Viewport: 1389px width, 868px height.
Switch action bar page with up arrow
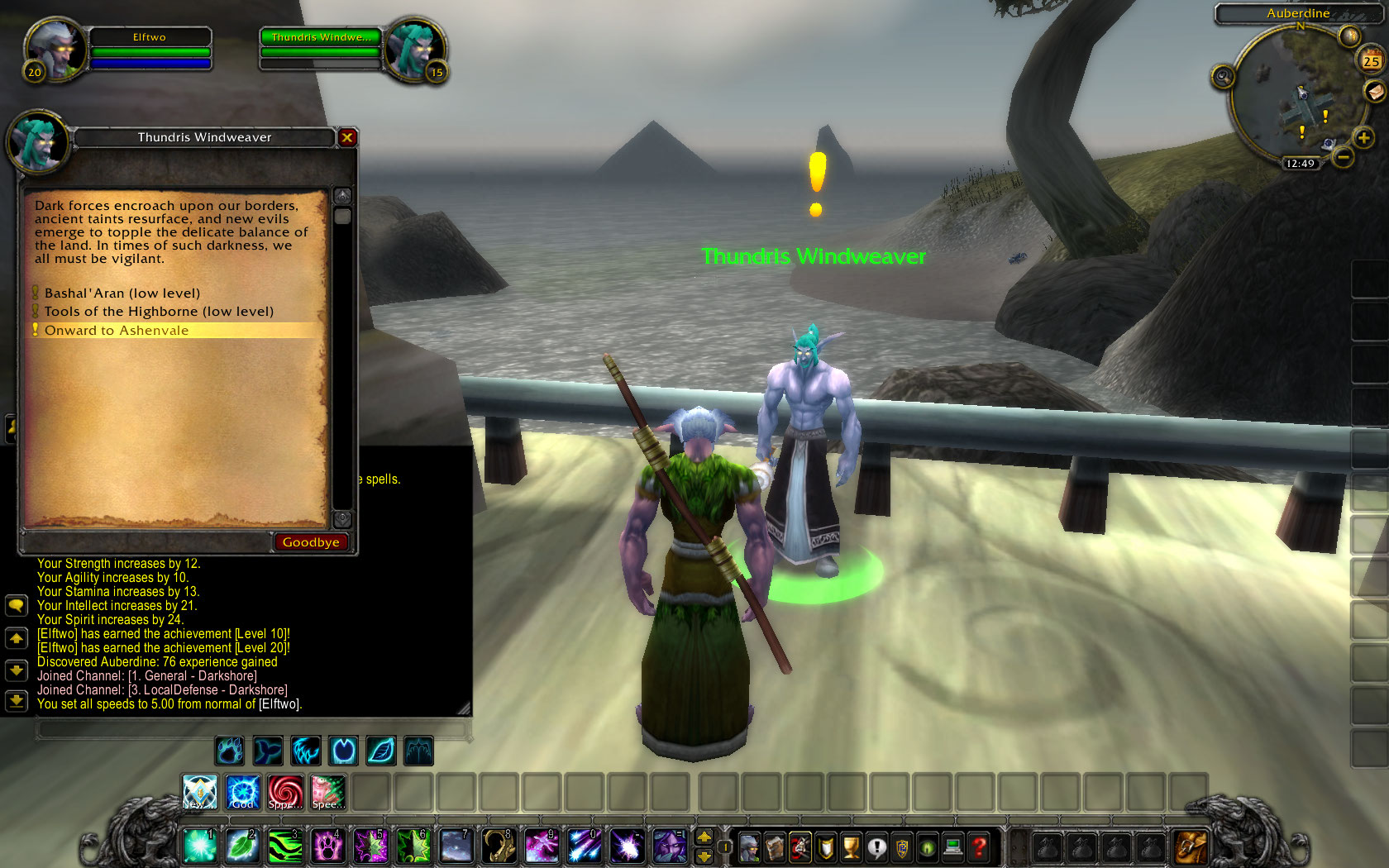(x=704, y=838)
